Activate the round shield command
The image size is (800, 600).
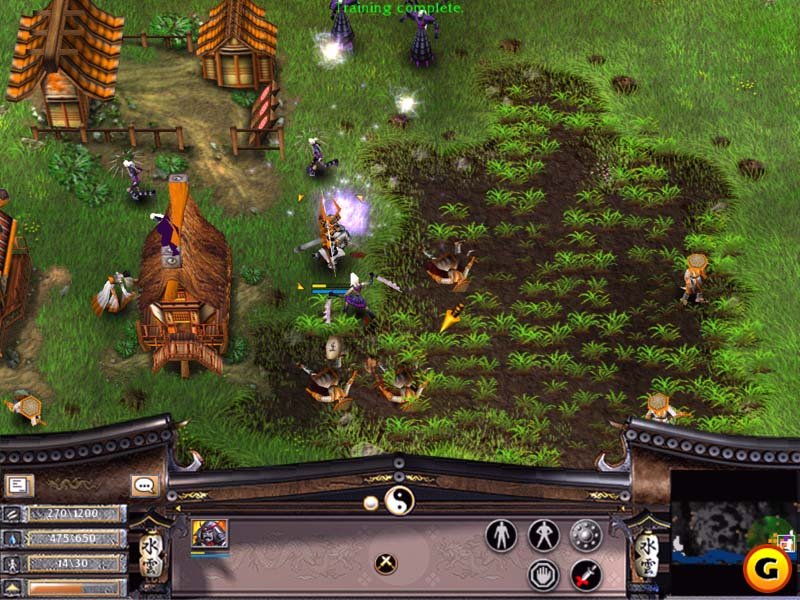coord(586,535)
